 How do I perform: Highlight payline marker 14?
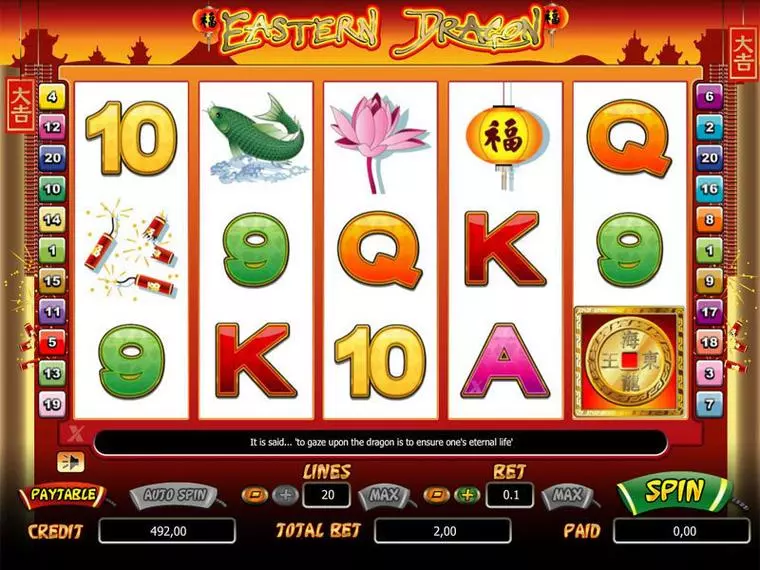[x=52, y=219]
